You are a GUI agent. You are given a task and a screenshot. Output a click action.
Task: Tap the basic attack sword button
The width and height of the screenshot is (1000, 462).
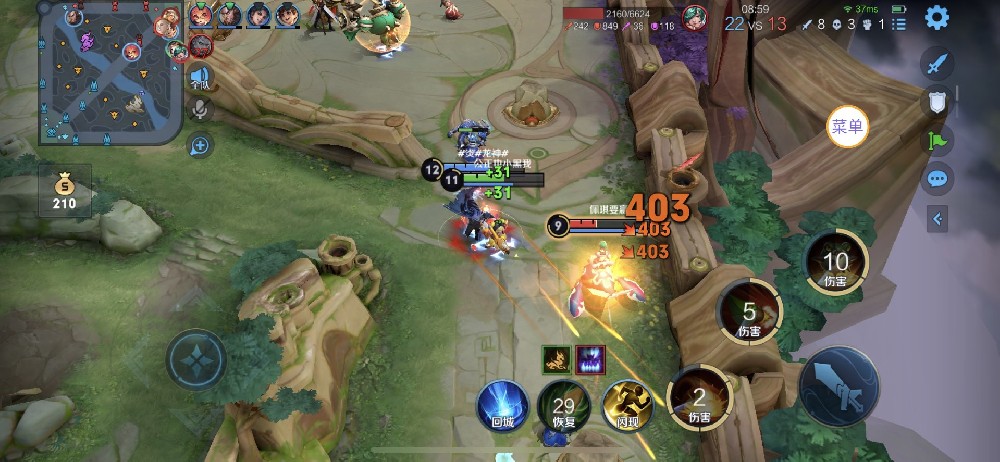(840, 388)
